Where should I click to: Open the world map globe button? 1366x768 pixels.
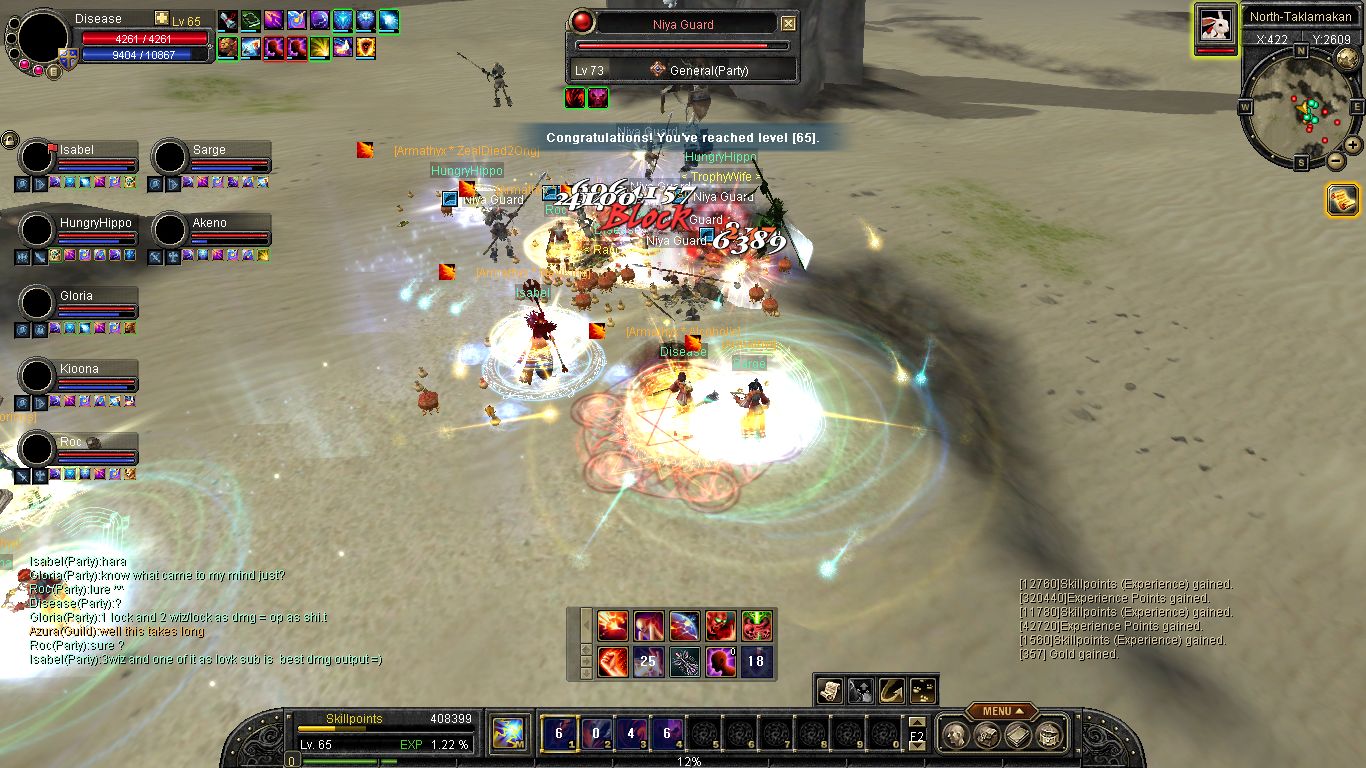(x=1347, y=58)
